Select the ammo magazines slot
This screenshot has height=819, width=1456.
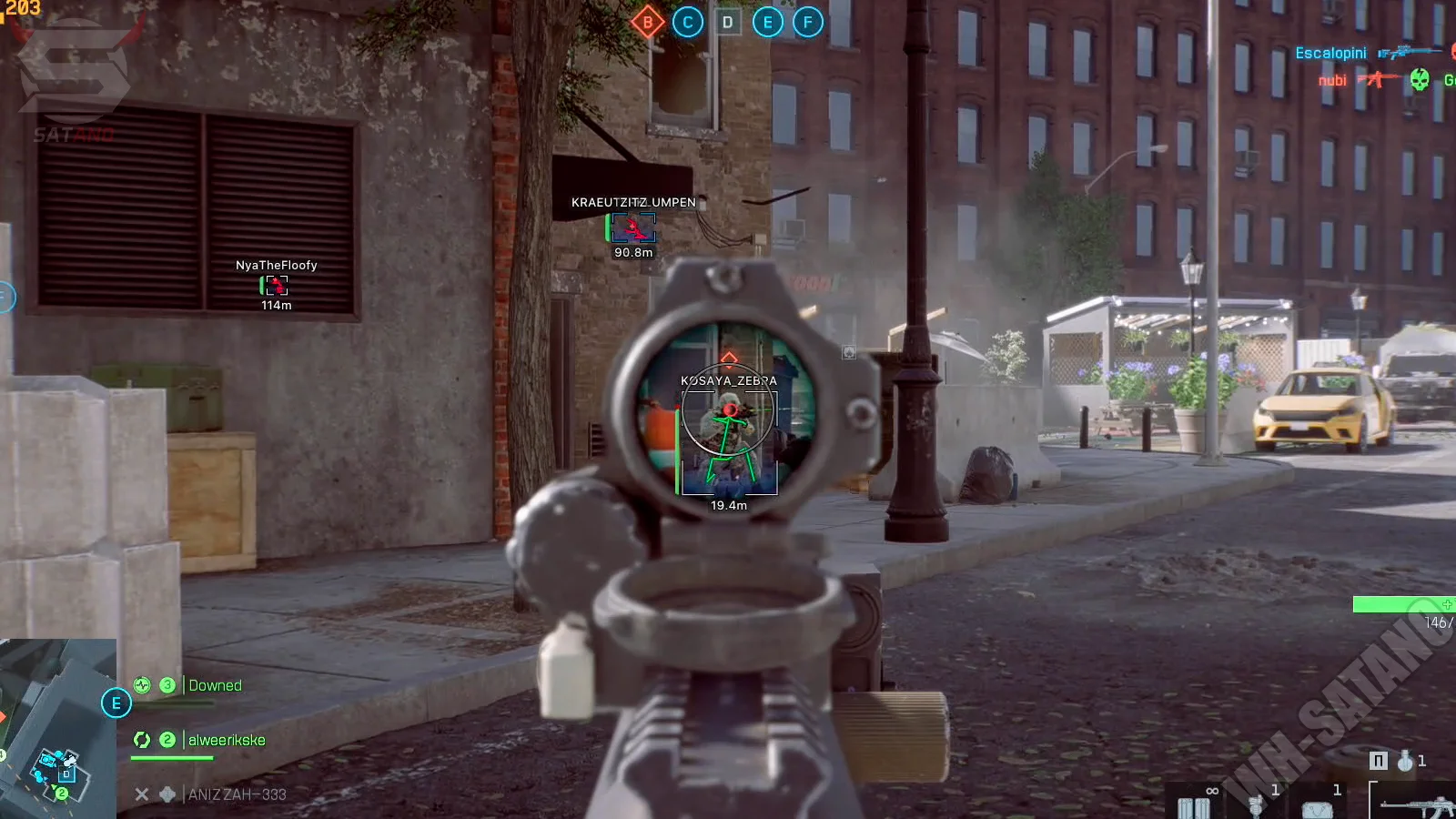coord(1194,805)
